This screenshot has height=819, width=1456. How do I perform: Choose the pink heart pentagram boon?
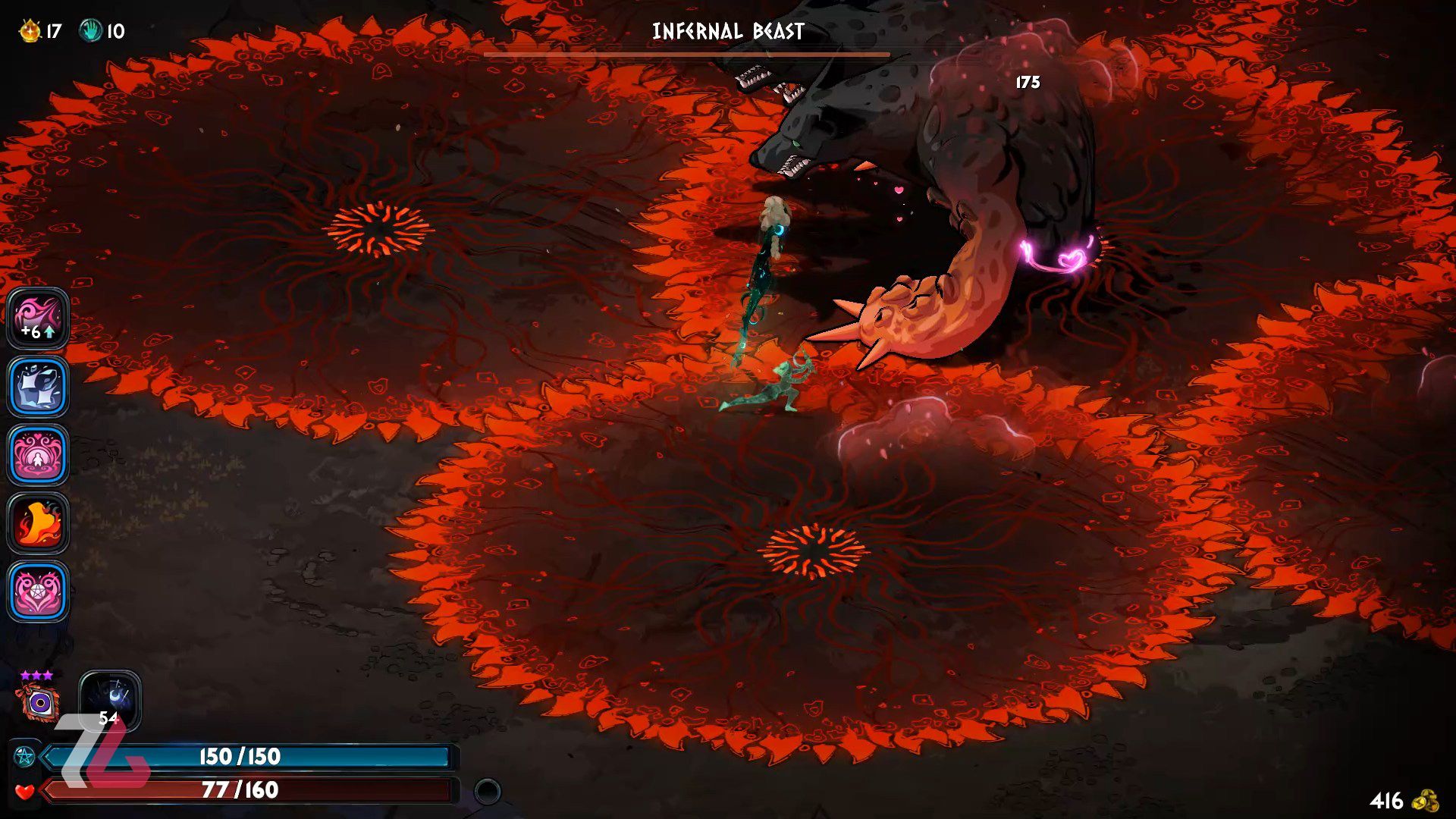coord(38,591)
